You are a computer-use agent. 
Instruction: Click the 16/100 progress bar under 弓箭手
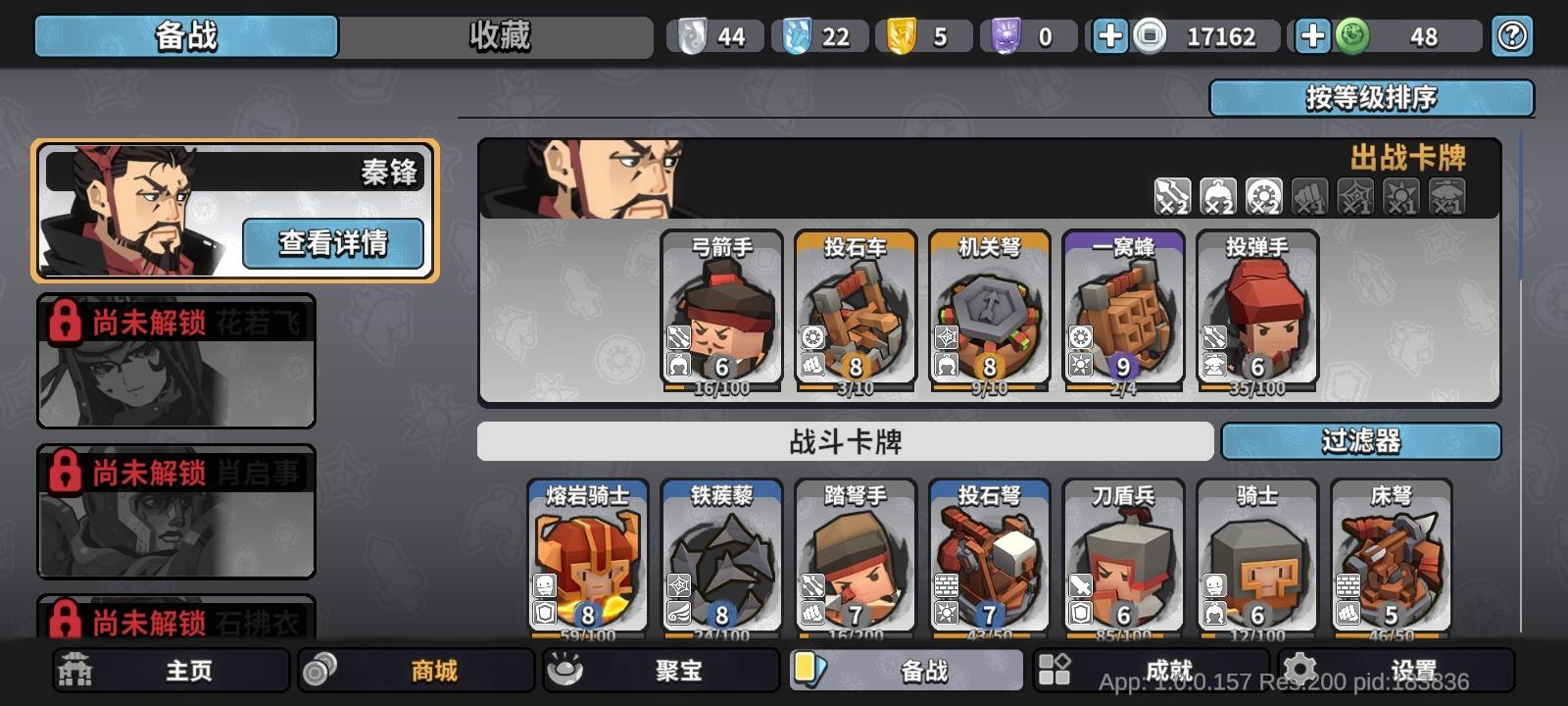[720, 387]
